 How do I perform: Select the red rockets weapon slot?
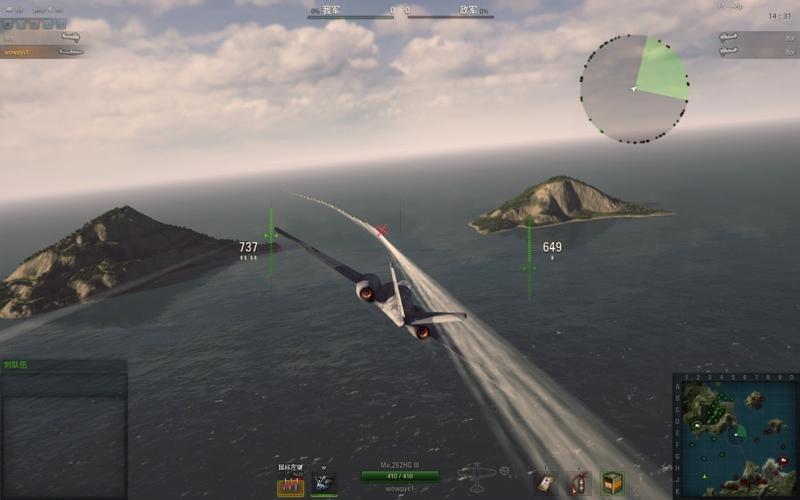[x=290, y=485]
